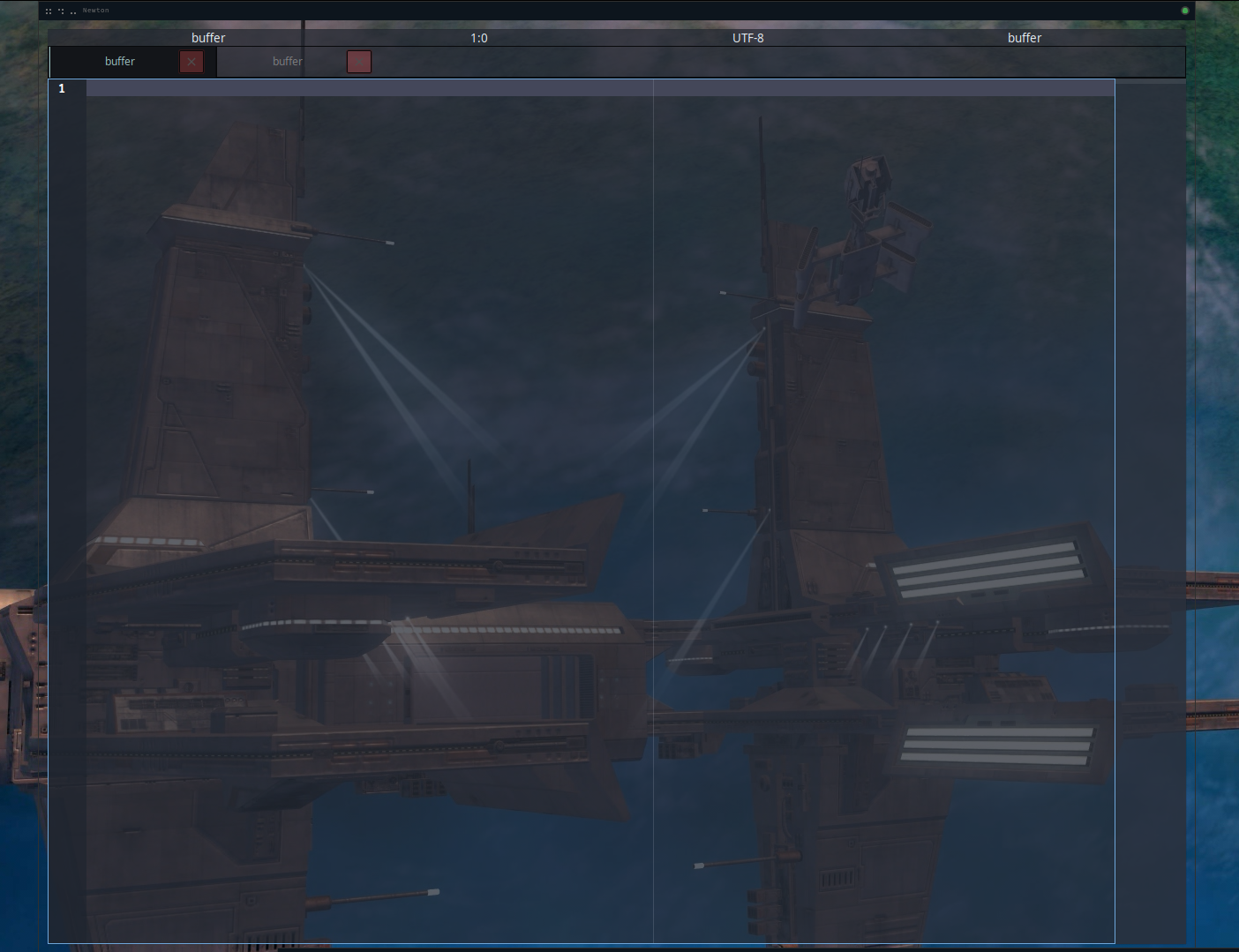
Task: Click the red close square on the active tab
Action: [x=191, y=62]
